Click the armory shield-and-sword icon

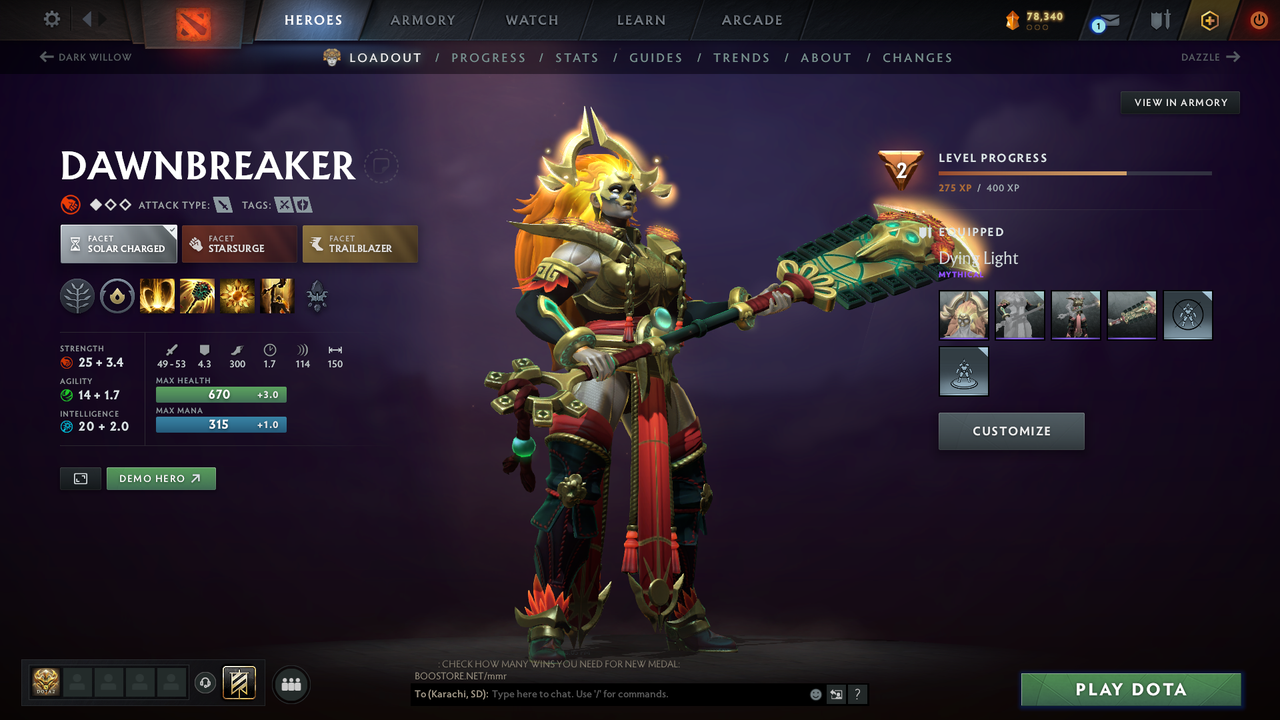point(1162,19)
